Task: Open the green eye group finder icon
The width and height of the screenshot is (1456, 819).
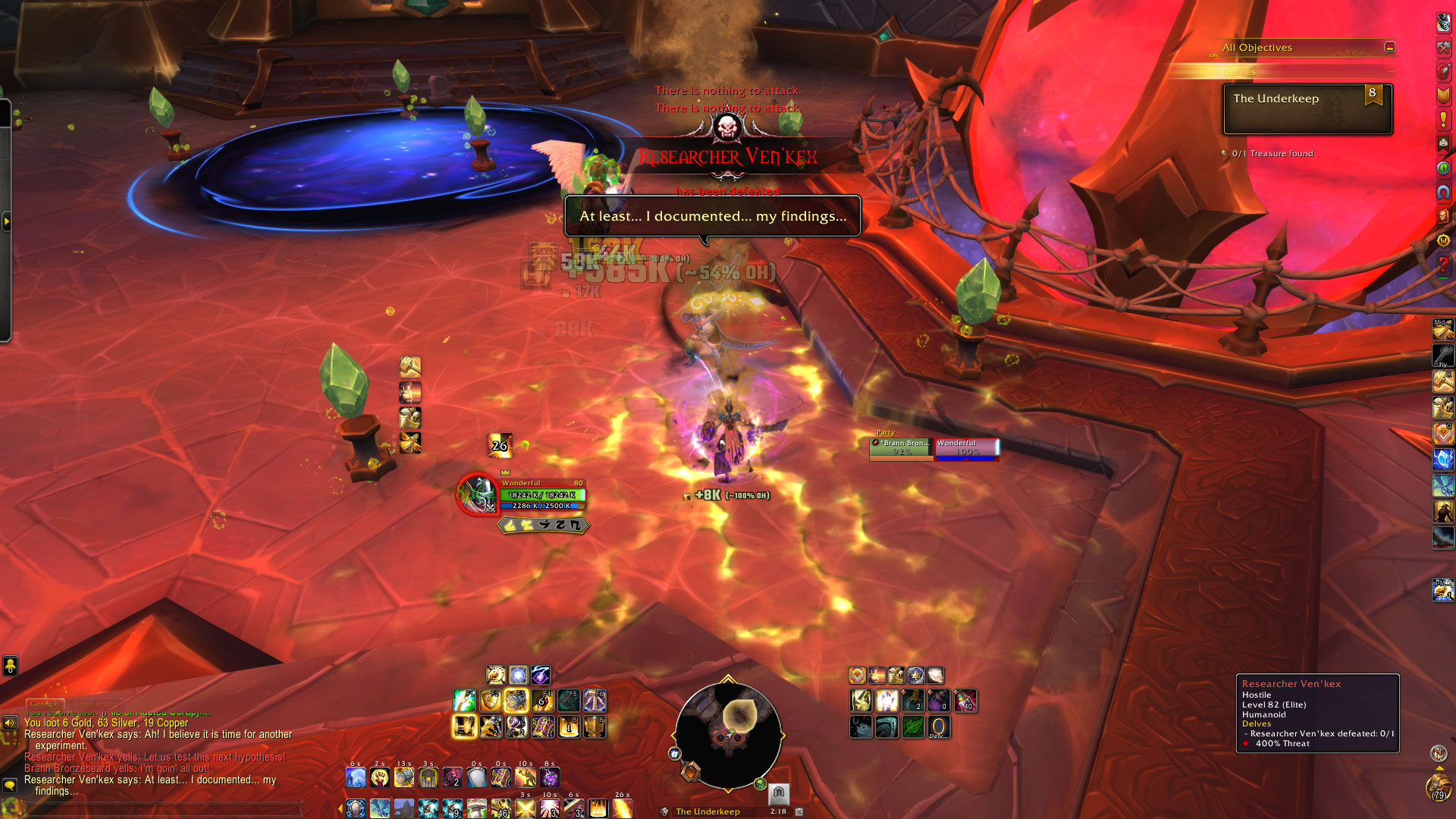Action: (x=1443, y=168)
